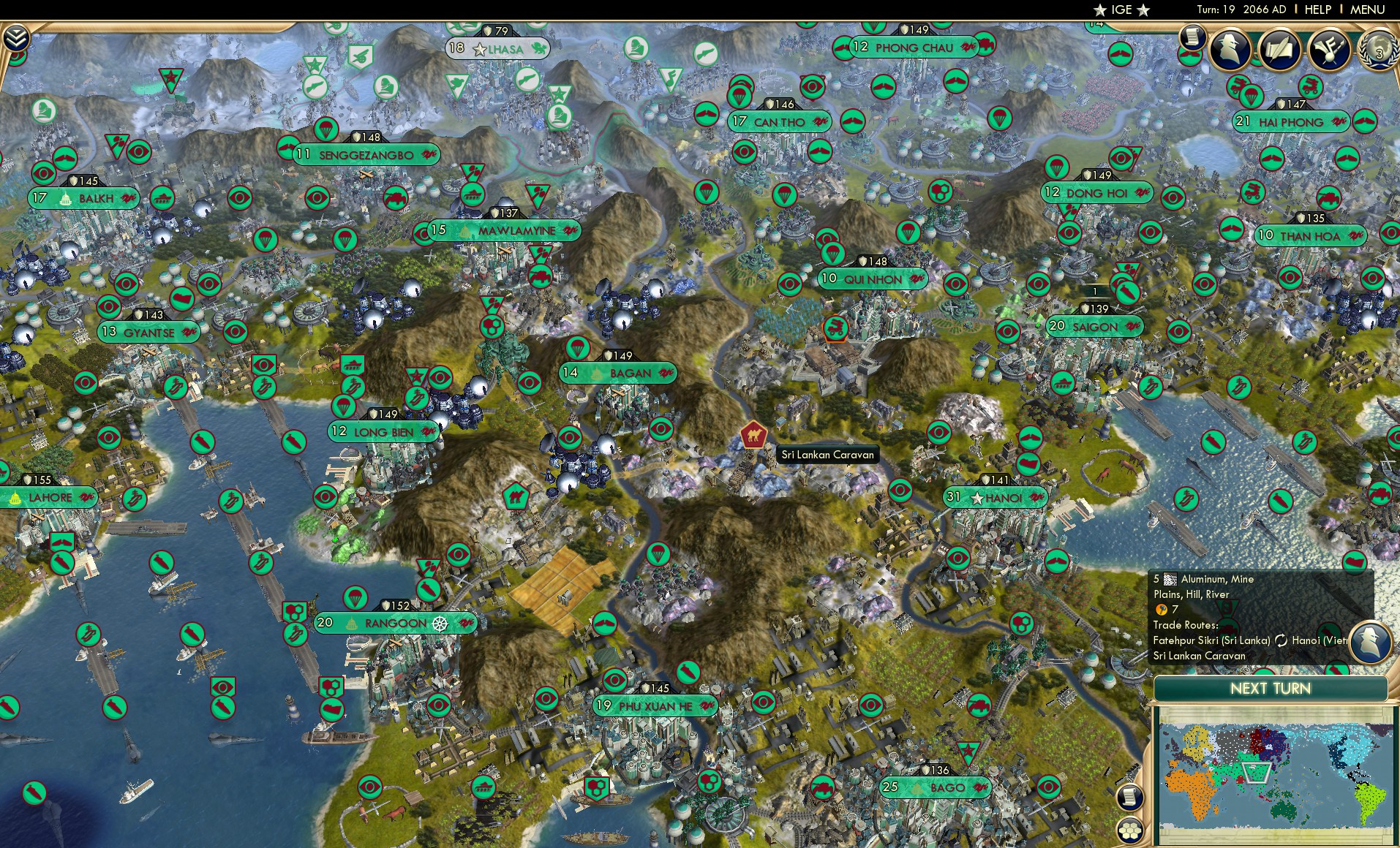The image size is (1400, 848).
Task: Click the capital star icon on Hanoi's banner
Action: point(977,498)
